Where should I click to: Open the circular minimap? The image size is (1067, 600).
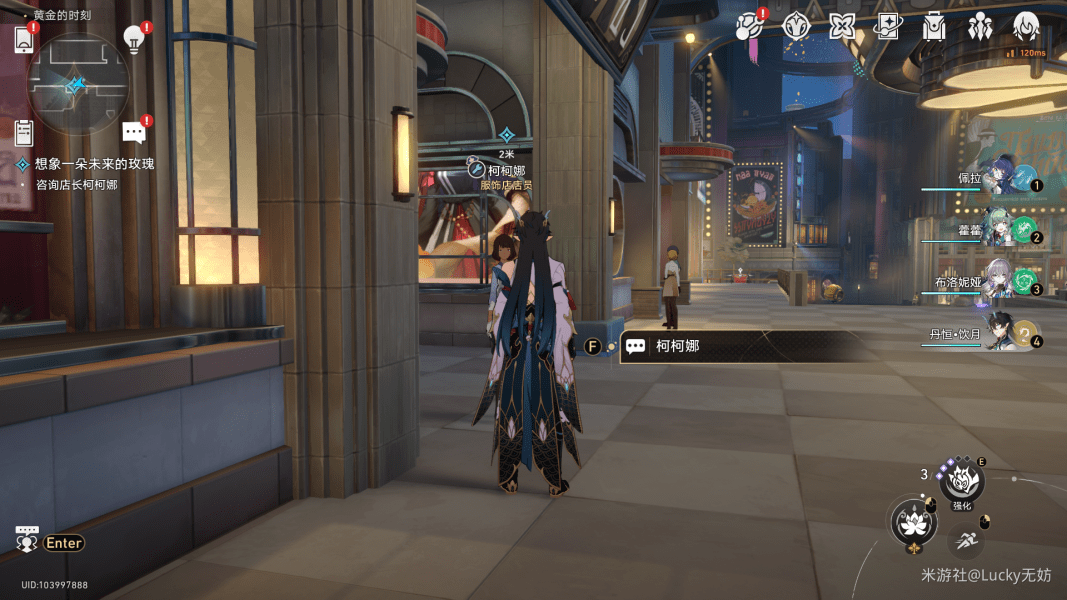(77, 85)
